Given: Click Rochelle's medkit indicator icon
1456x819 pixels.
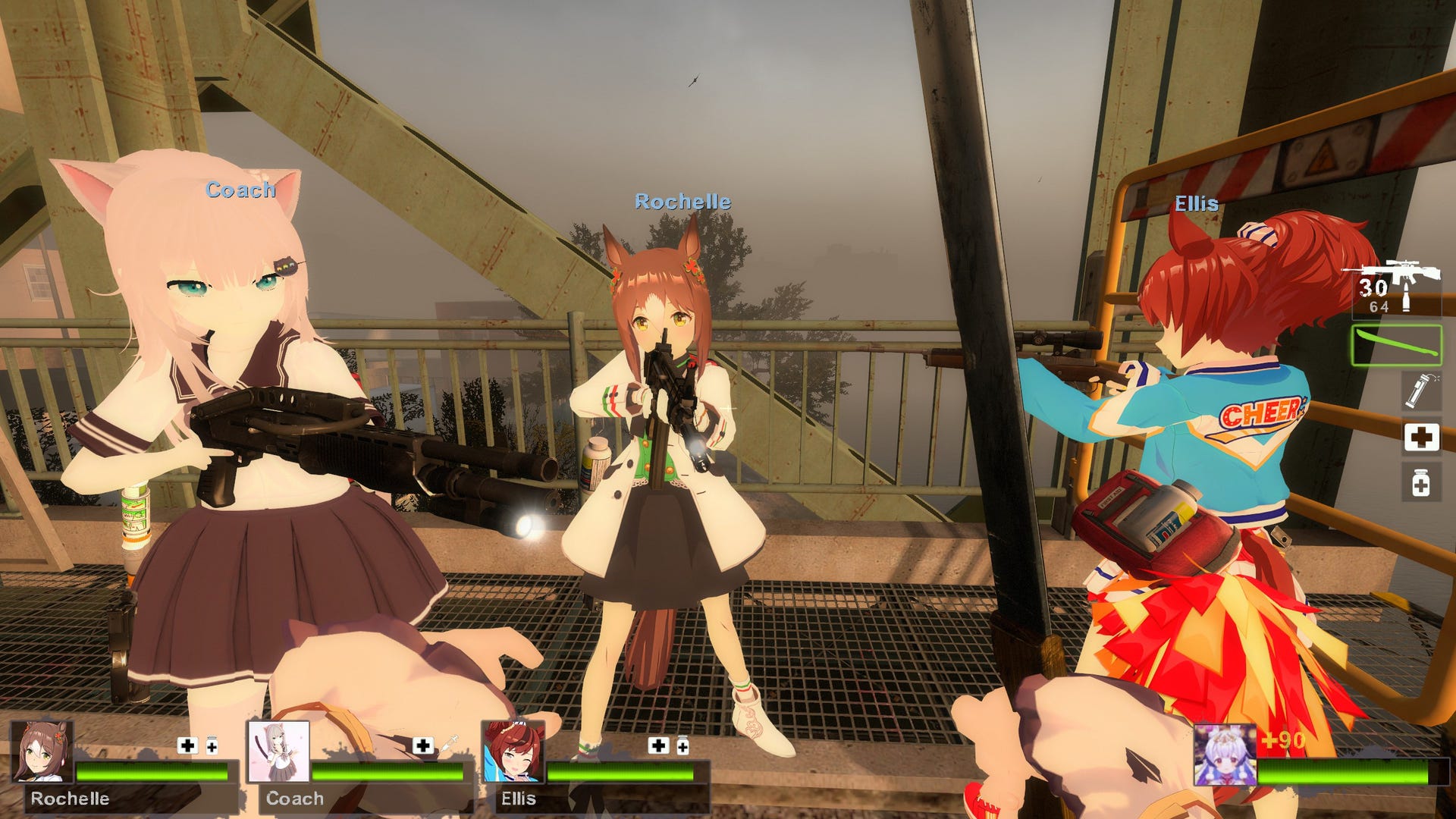Looking at the screenshot, I should 188,744.
